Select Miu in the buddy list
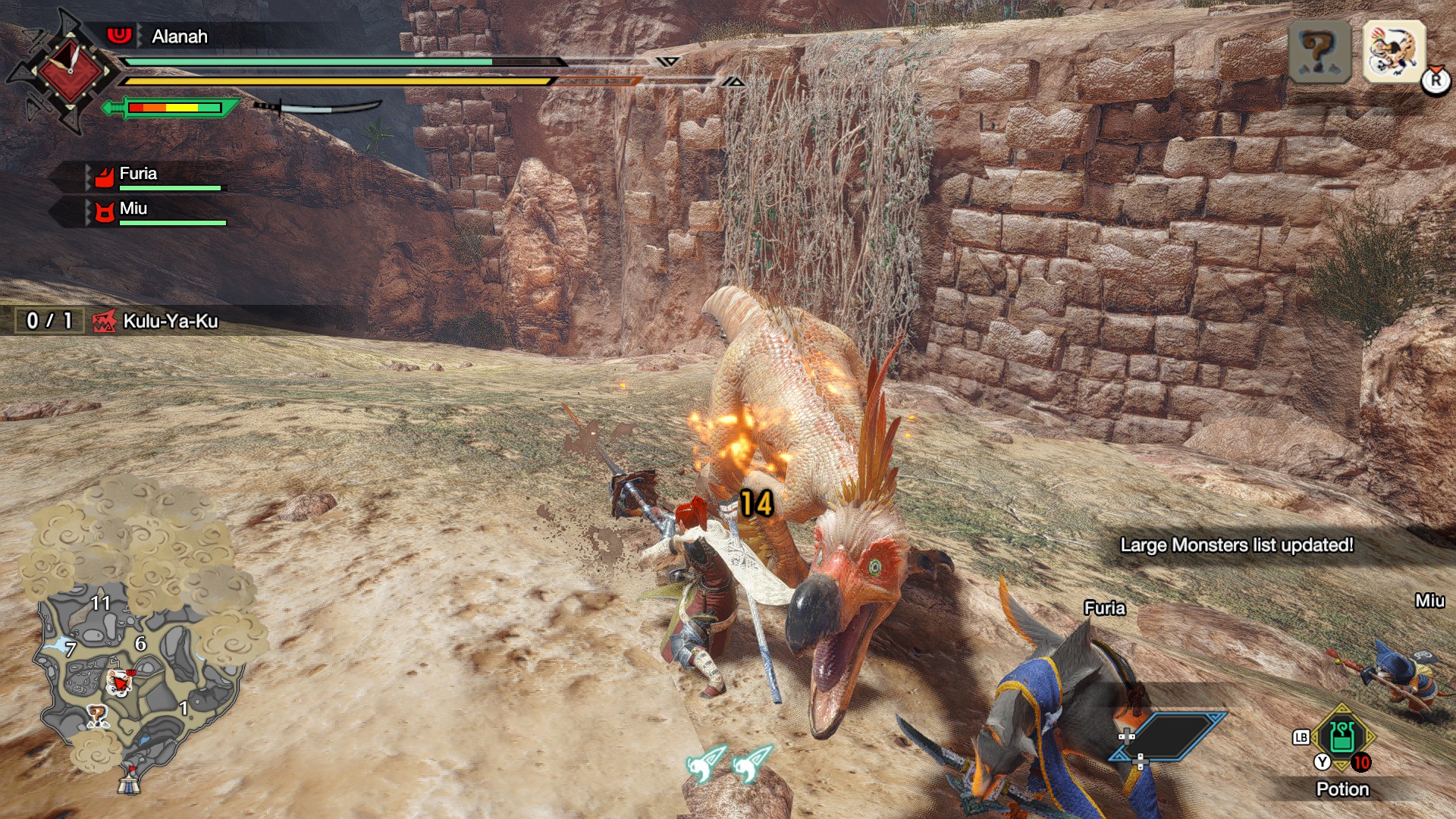The image size is (1456, 819). tap(133, 209)
